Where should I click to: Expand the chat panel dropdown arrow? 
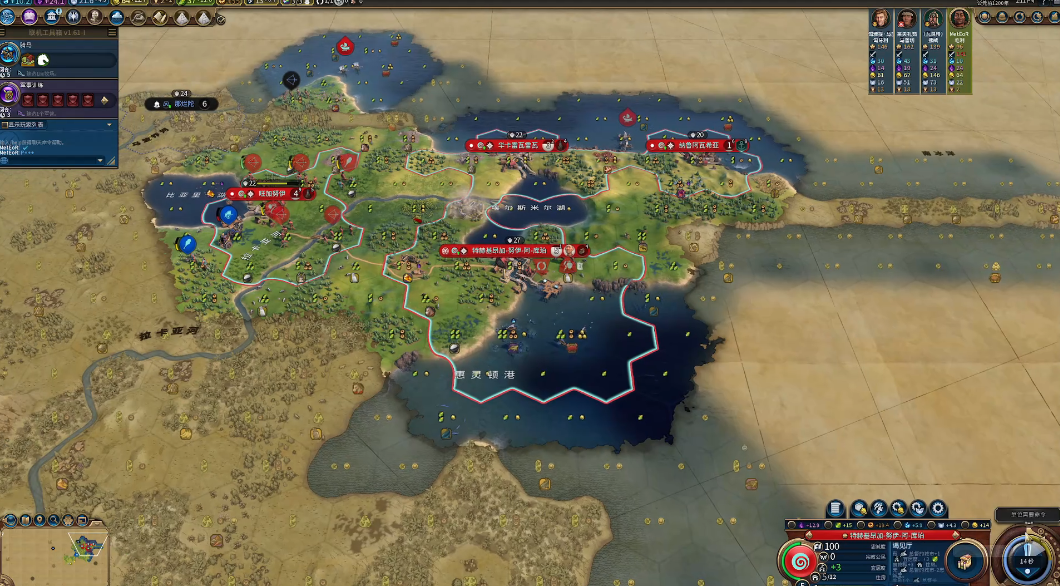[x=109, y=125]
